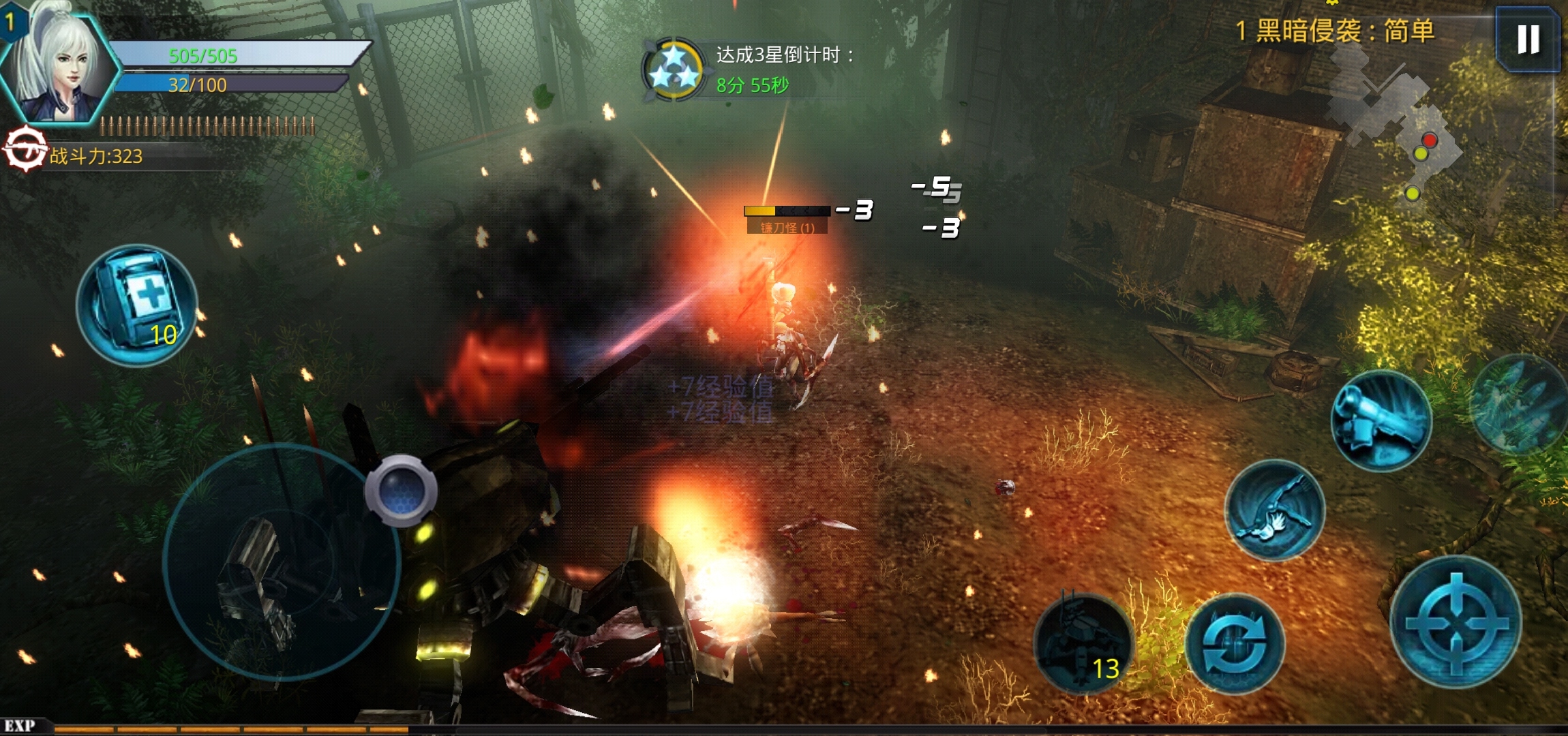
Task: Pause the game with the pause button
Action: (1527, 39)
